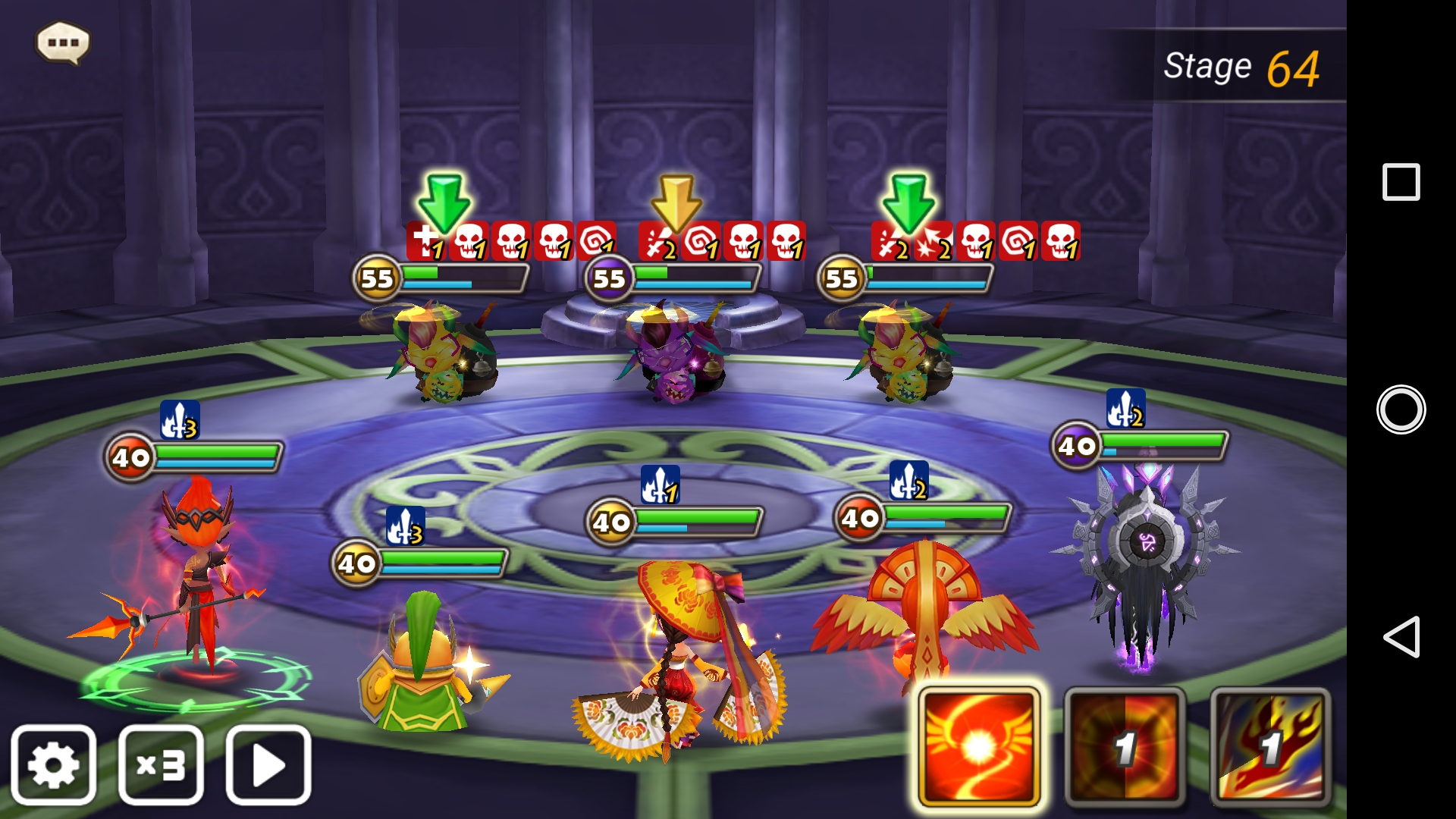The height and width of the screenshot is (819, 1456).
Task: Tap the Android back triangle button
Action: [x=1401, y=636]
